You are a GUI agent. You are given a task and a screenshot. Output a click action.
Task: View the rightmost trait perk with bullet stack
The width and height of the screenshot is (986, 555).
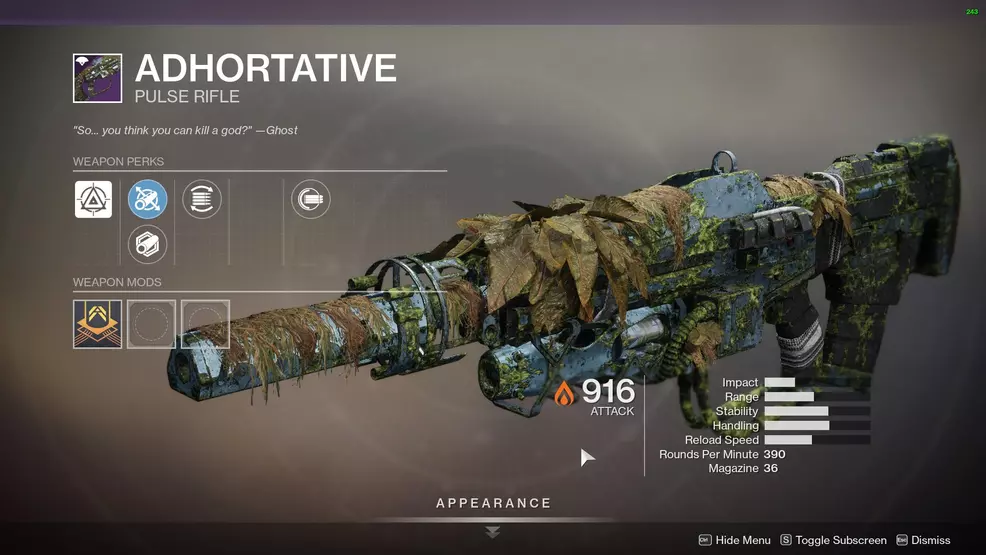tap(310, 199)
